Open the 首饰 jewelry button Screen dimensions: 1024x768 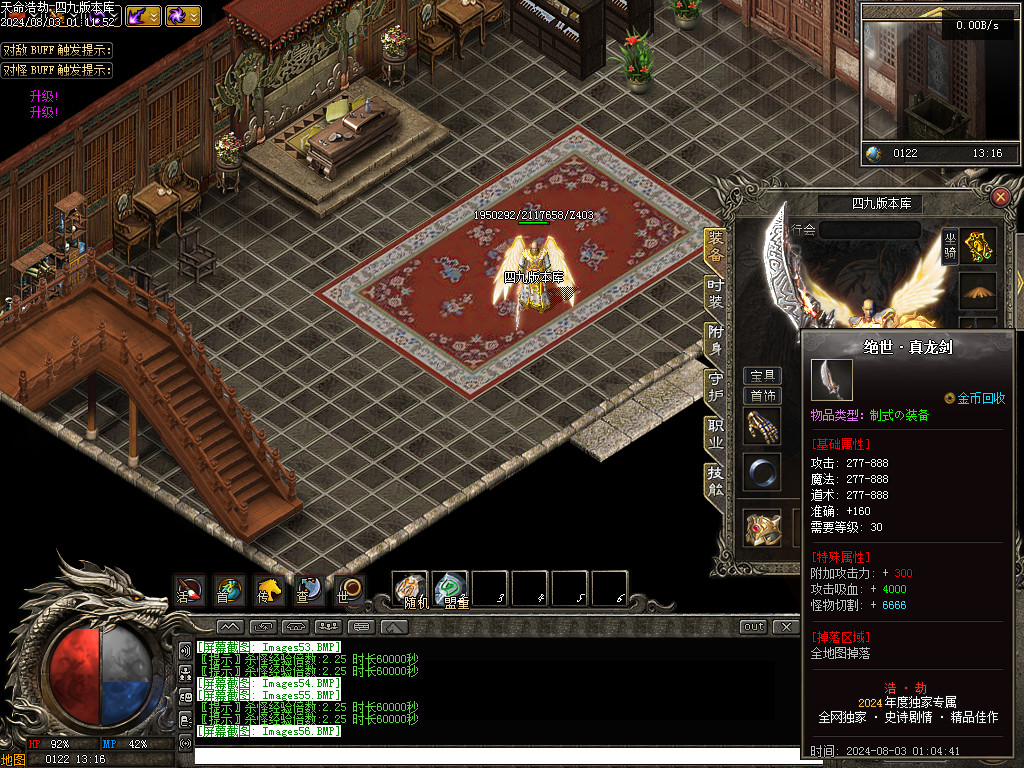(x=763, y=395)
